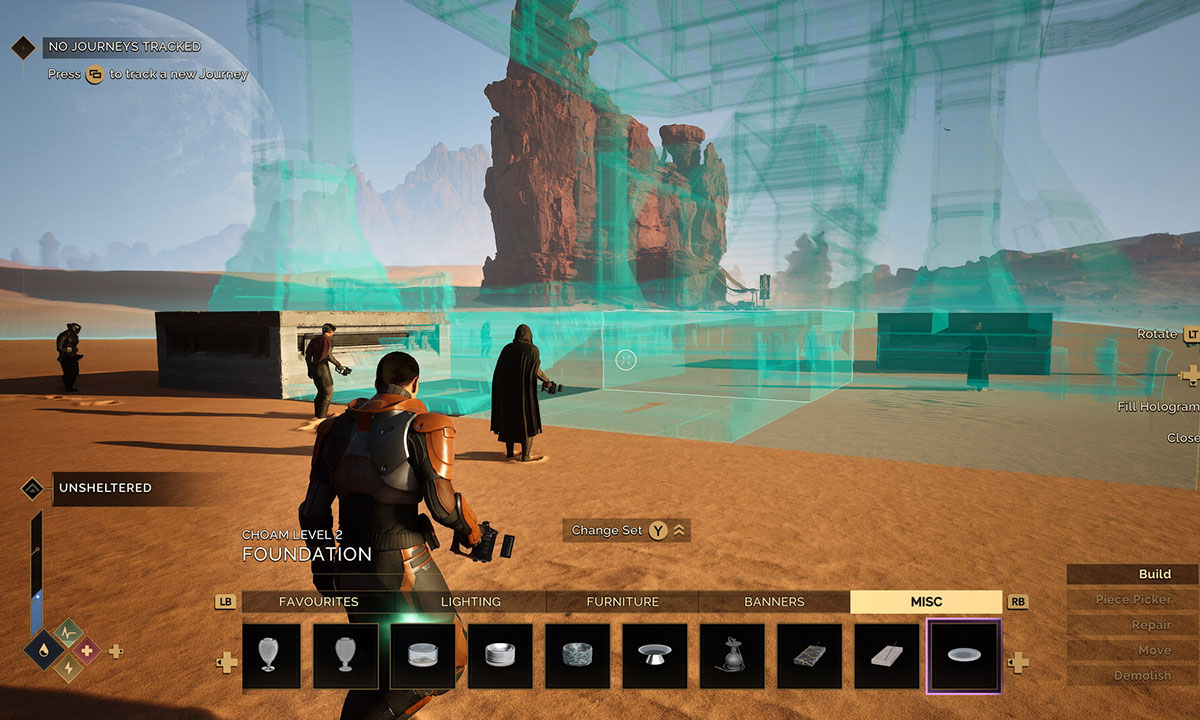Switch to the Favourites tab

click(318, 602)
